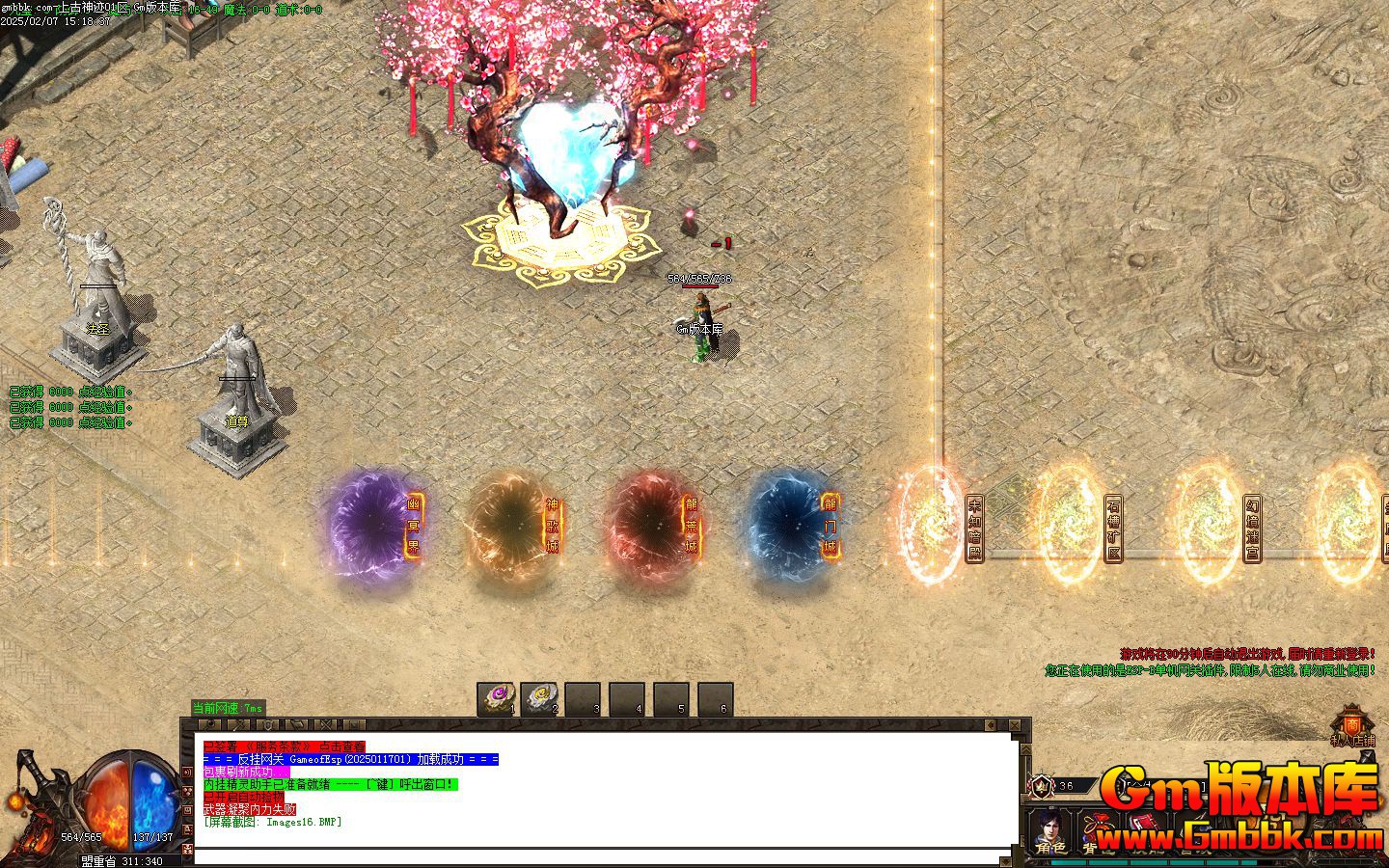Select the magnifier tab on chat toolbar
The height and width of the screenshot is (868, 1389).
click(209, 724)
